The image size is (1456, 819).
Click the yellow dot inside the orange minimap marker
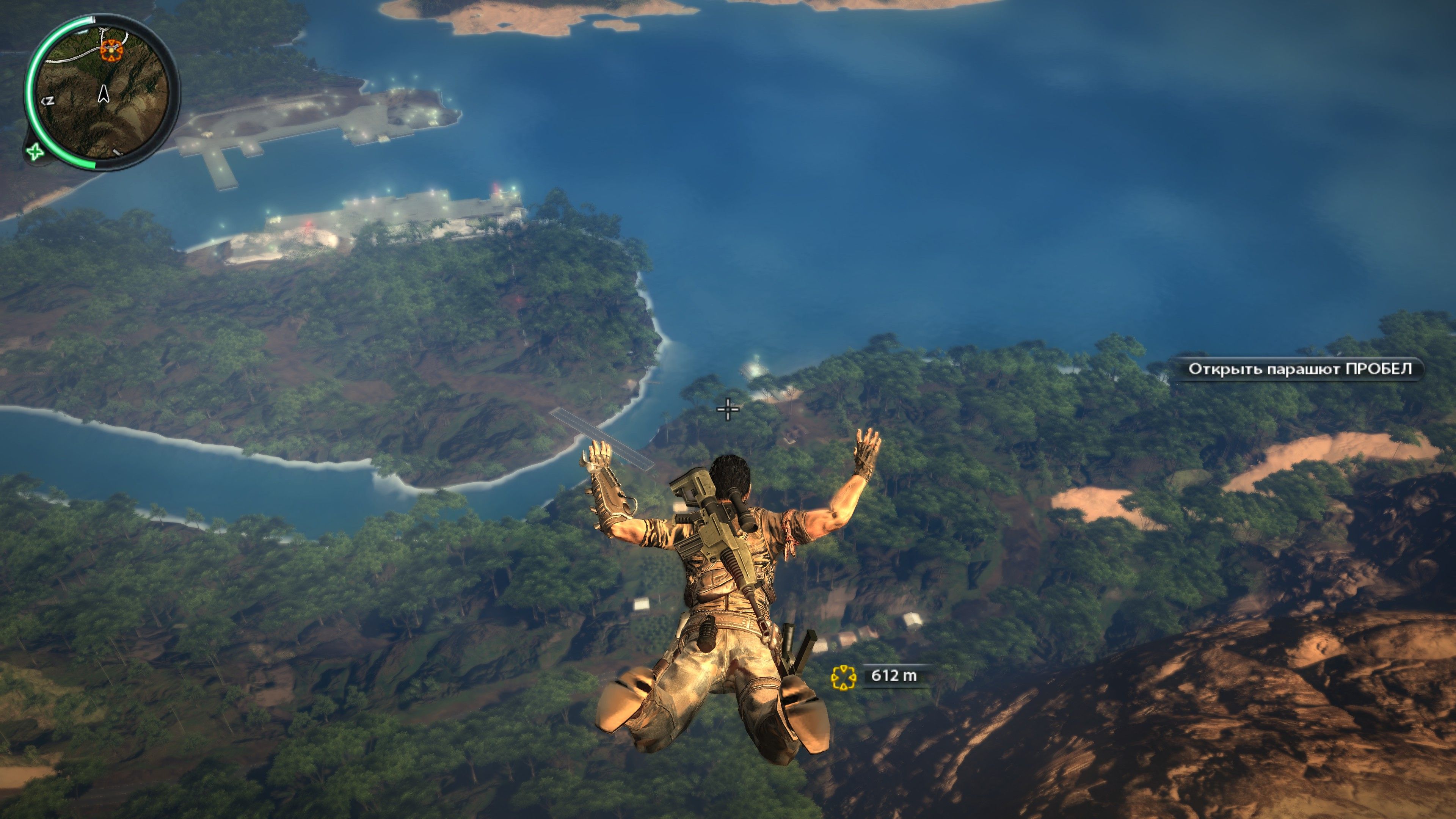[112, 51]
